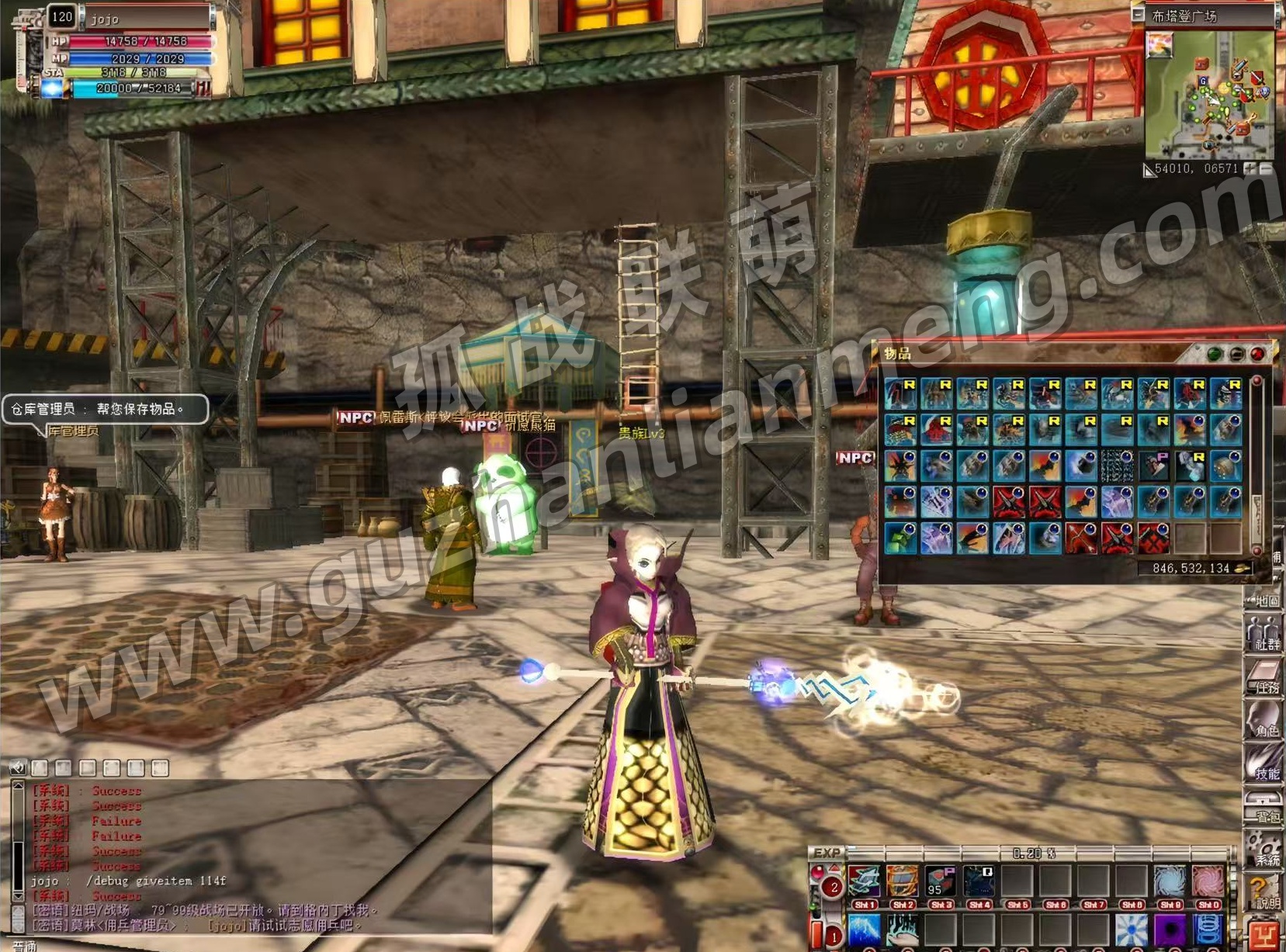Screen dimensions: 1286x952
Task: Pick the purple P-marked item in inventory
Action: [1154, 466]
